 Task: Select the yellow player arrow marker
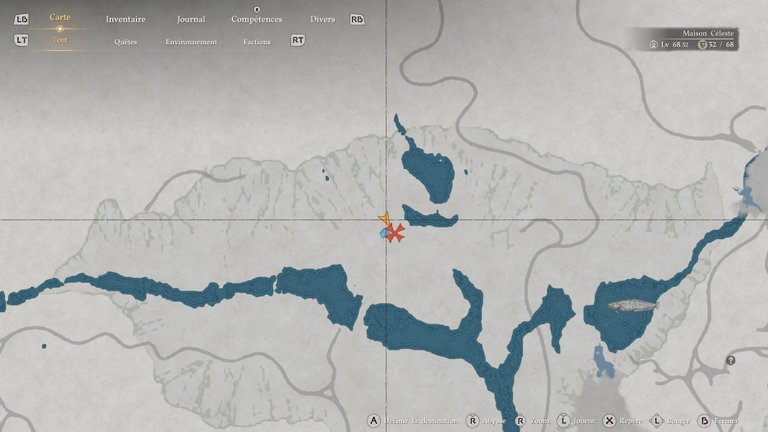pos(385,219)
